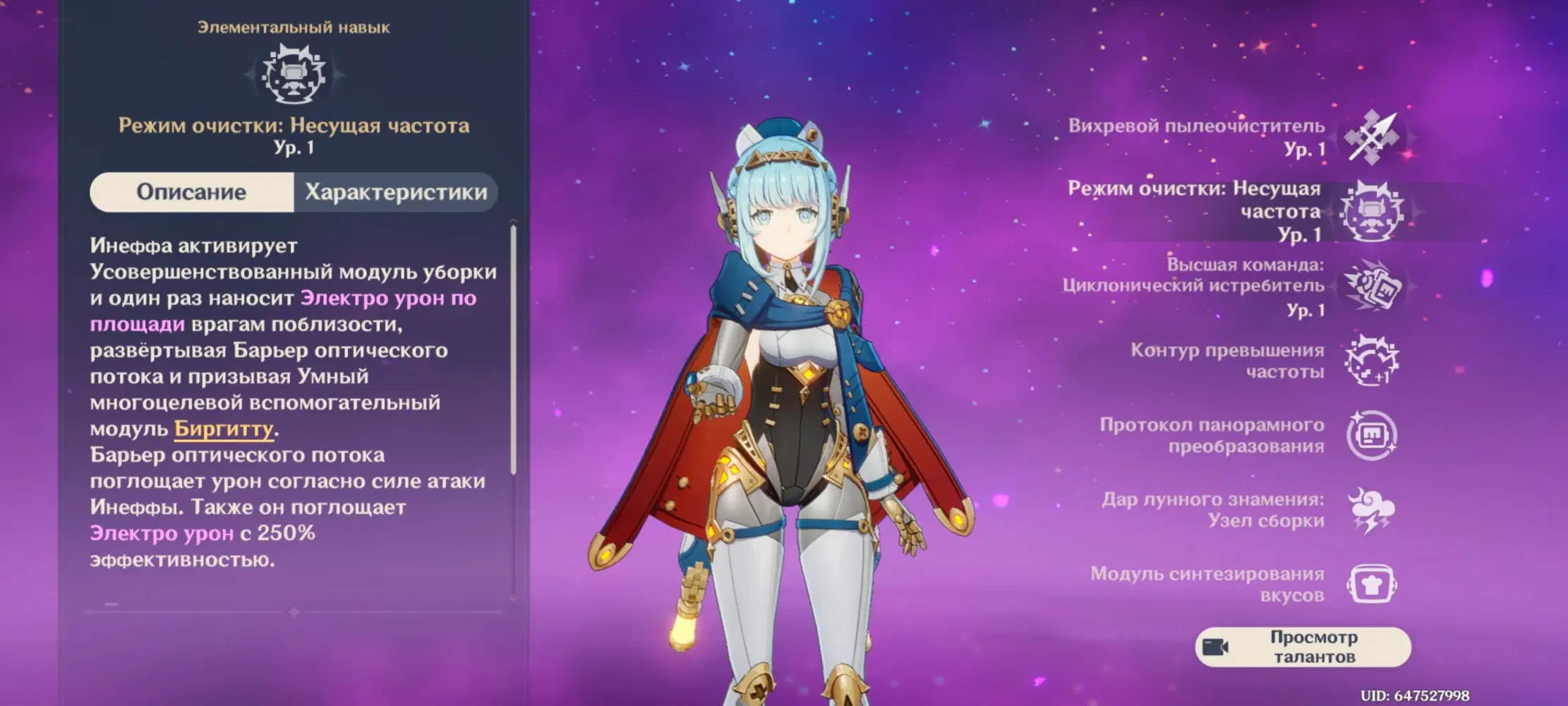The width and height of the screenshot is (1568, 706).
Task: Open Модуль синтезирования вкусов talent
Action: pyautogui.click(x=1371, y=585)
